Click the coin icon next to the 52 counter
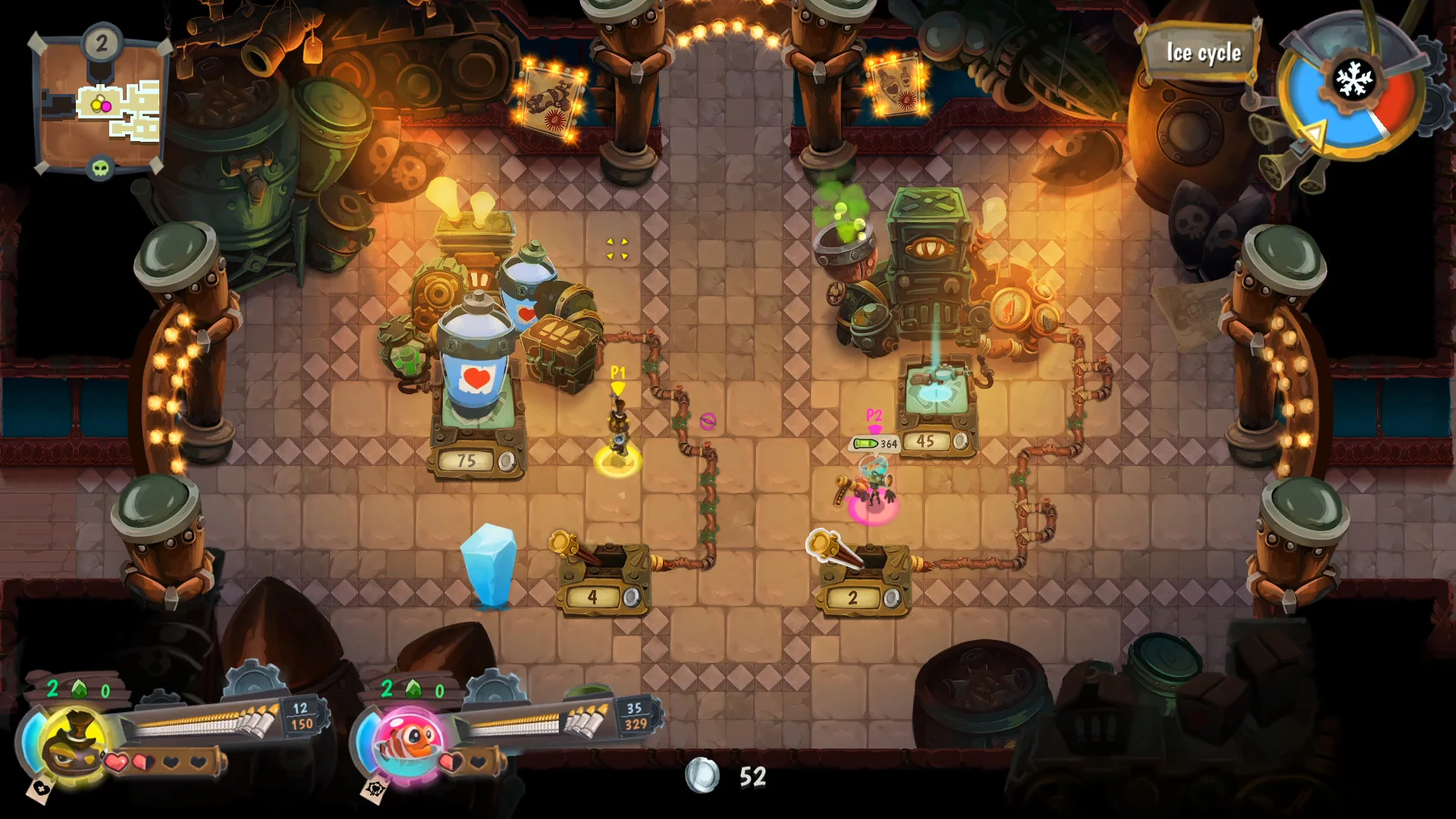The image size is (1456, 819). tap(701, 775)
